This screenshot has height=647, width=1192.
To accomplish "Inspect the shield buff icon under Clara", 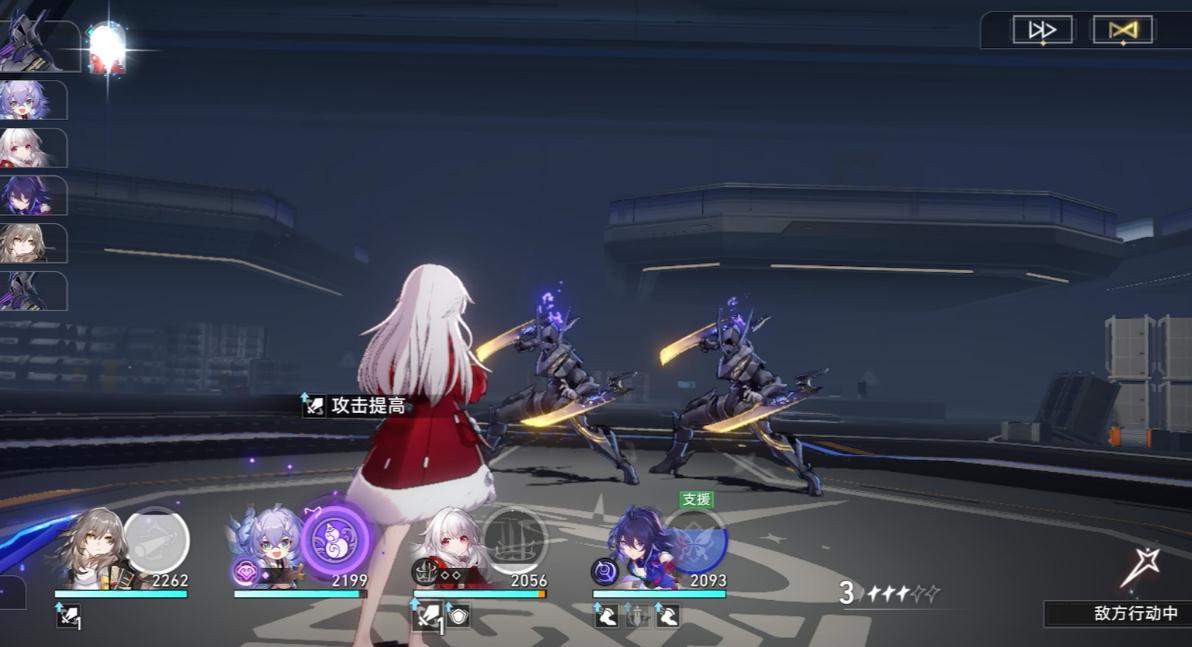I will point(459,616).
